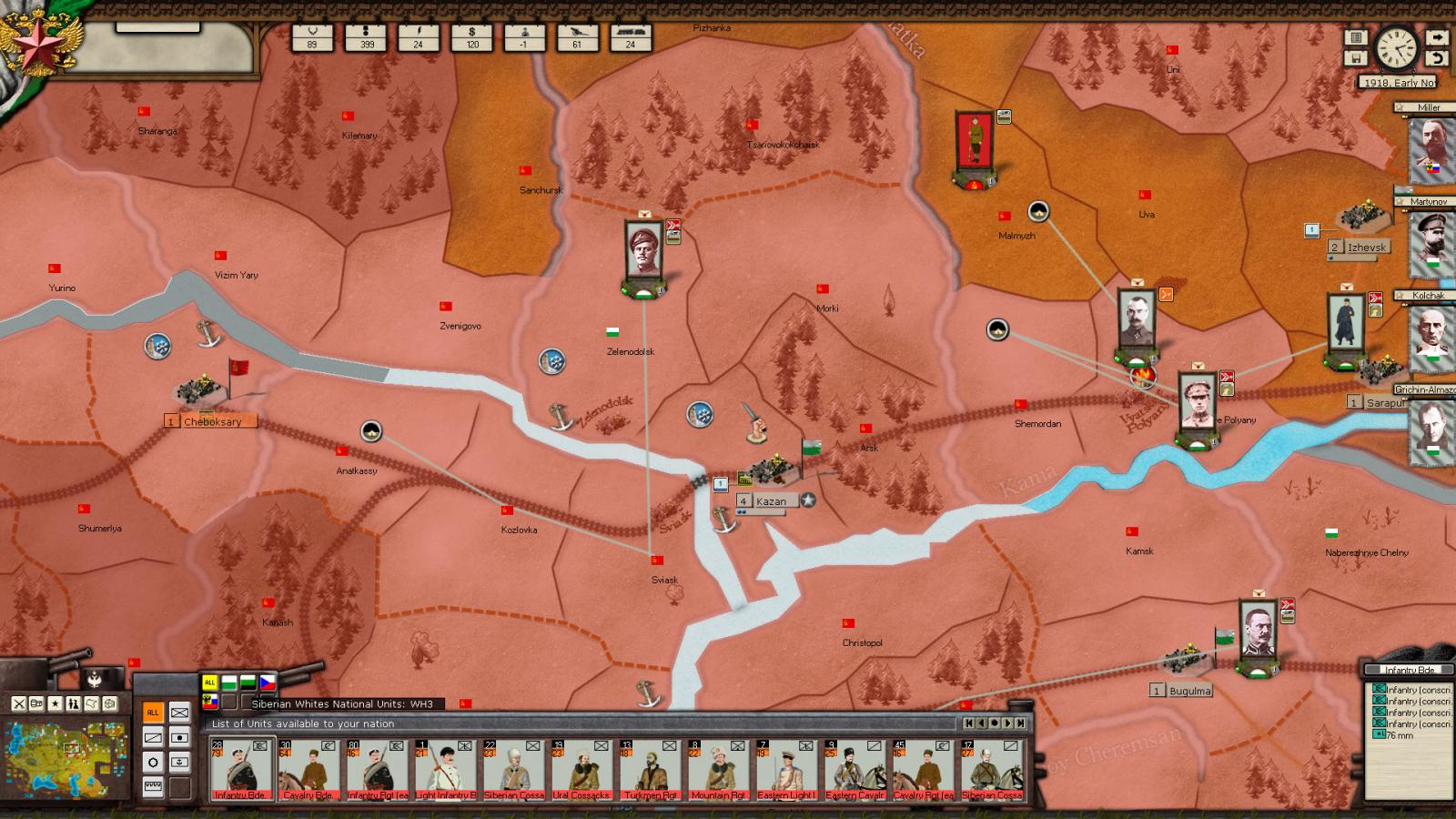1456x819 pixels.
Task: Open the star mode button above minimap
Action: (56, 703)
